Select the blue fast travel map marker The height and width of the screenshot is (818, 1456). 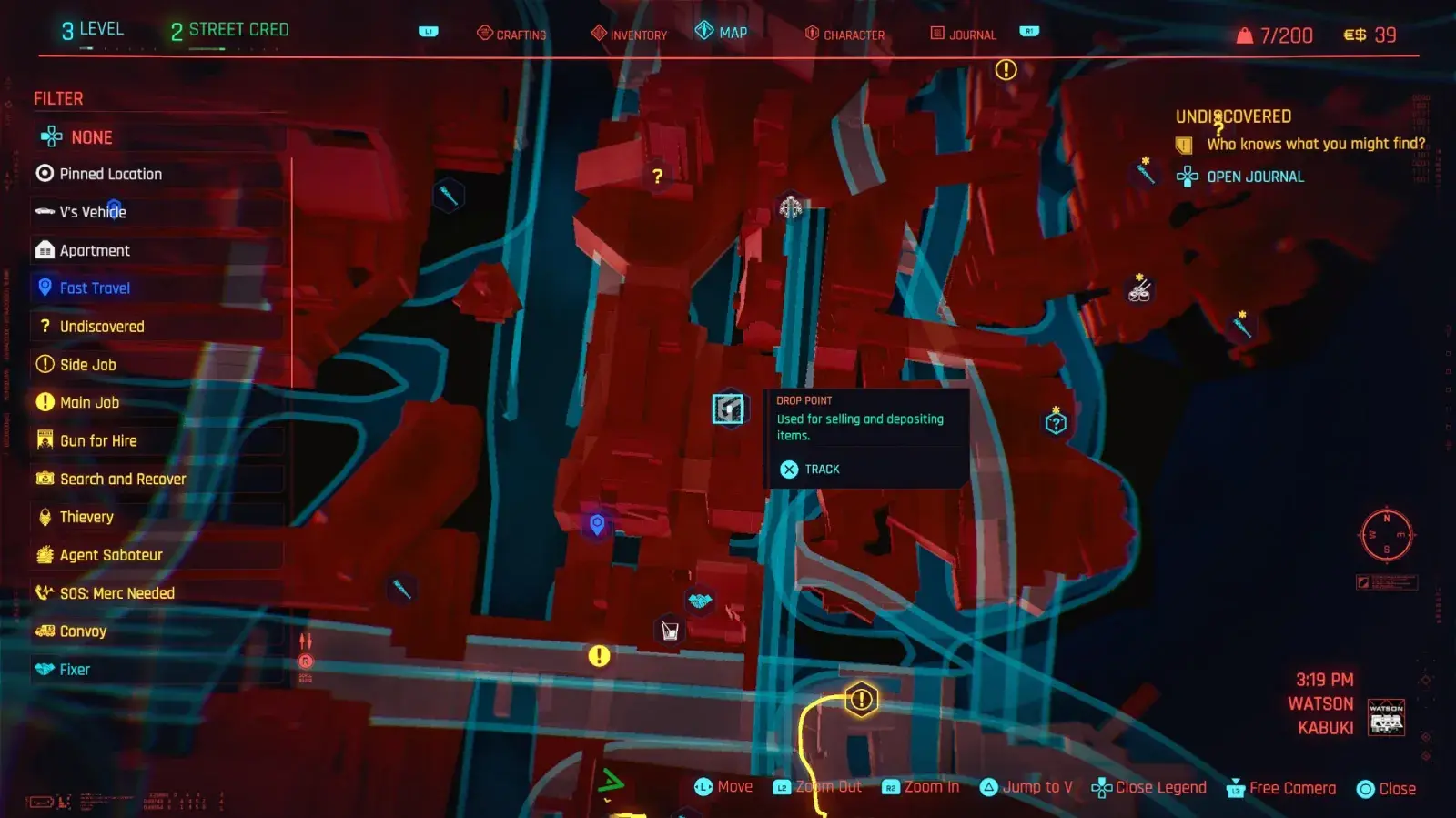(597, 524)
